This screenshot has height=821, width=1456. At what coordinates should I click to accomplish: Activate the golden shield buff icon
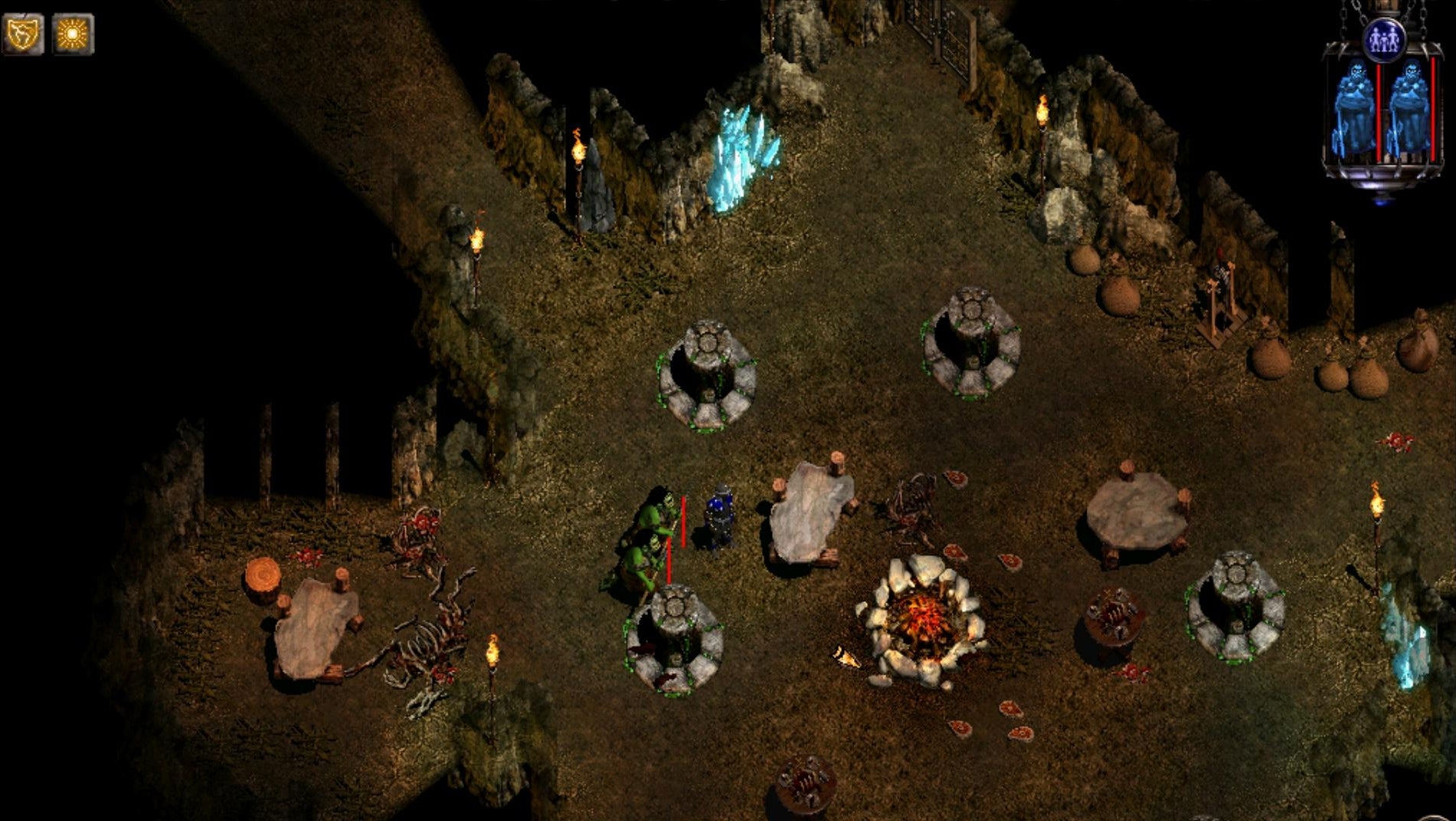point(23,34)
